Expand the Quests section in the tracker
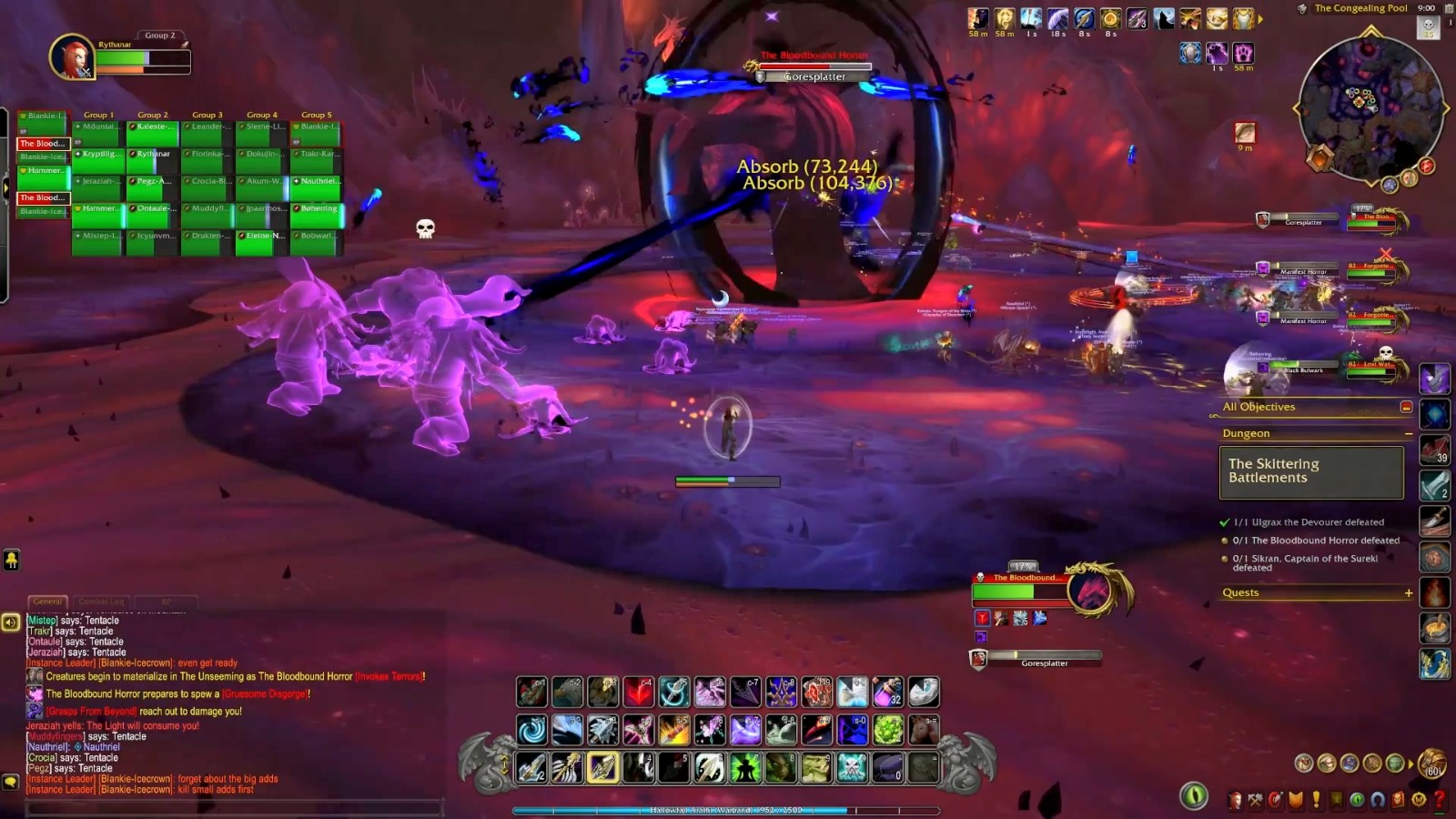Screen dimensions: 1456x819 click(x=1408, y=592)
